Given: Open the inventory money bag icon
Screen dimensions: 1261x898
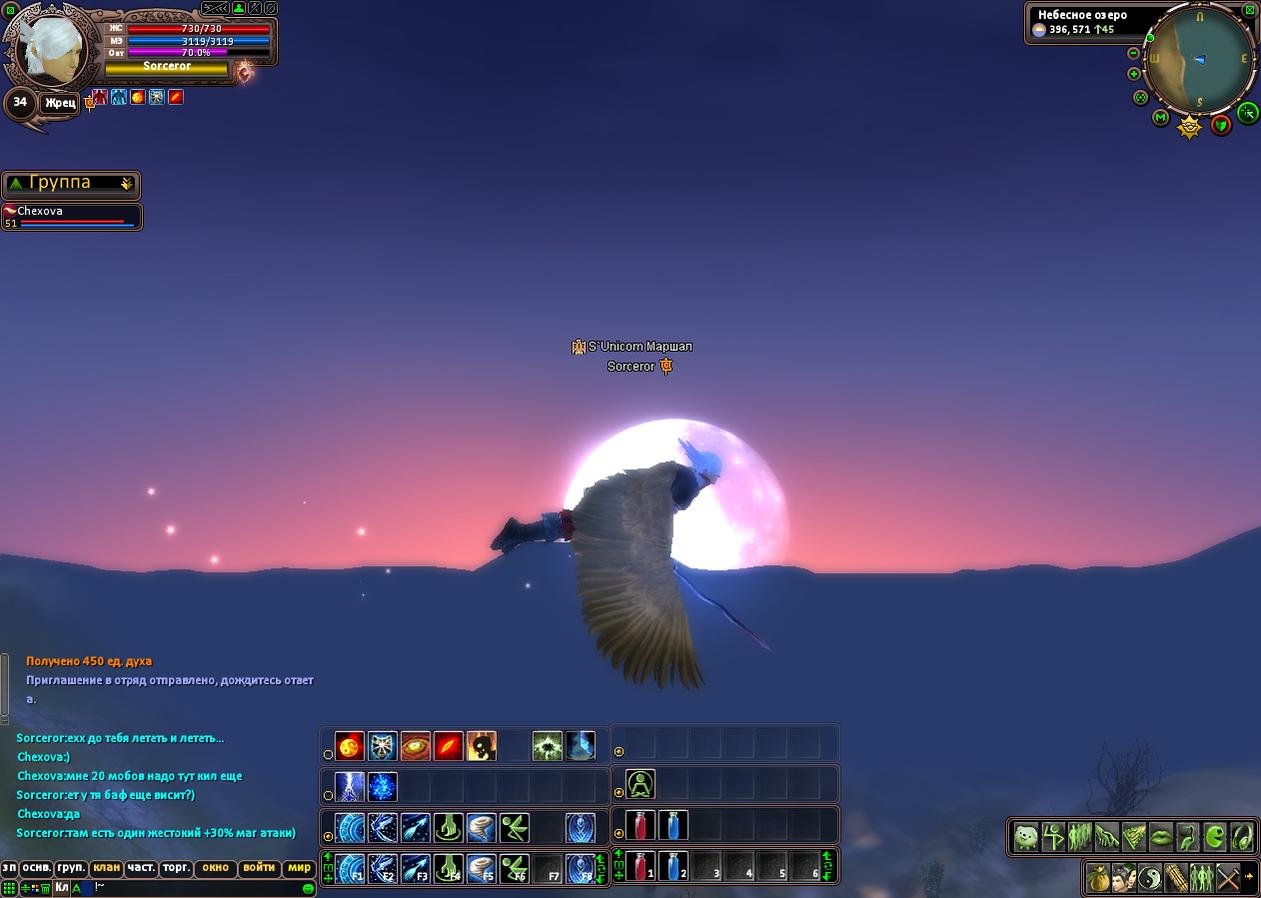Looking at the screenshot, I should (1099, 879).
